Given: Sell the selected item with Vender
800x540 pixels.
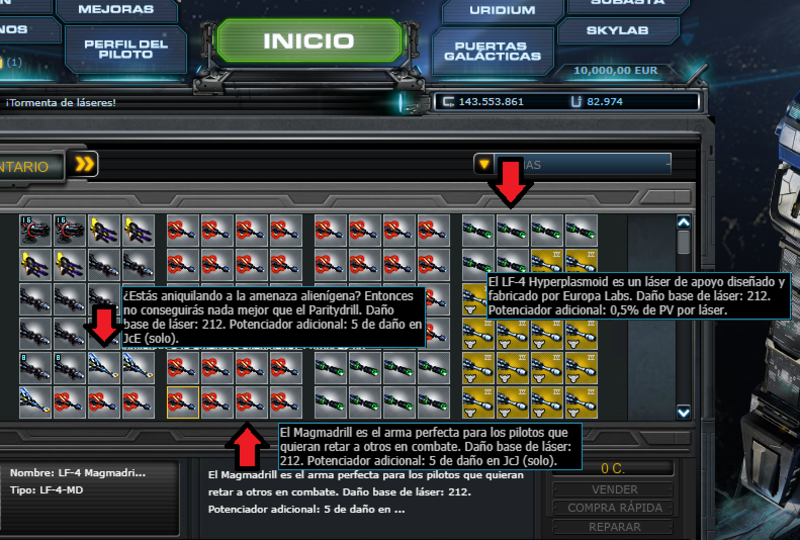Looking at the screenshot, I should point(614,490).
